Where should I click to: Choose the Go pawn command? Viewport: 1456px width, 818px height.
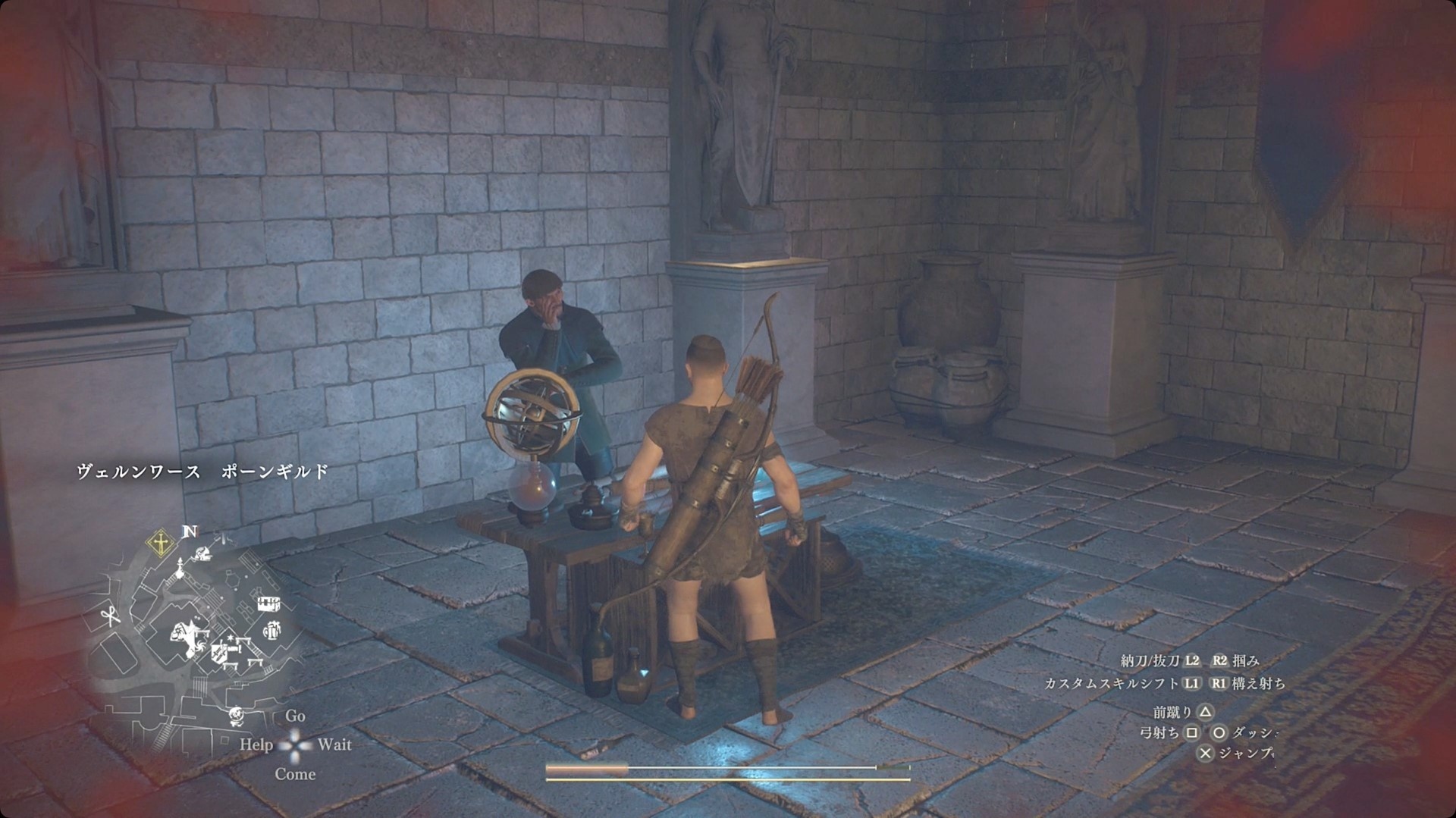point(295,716)
